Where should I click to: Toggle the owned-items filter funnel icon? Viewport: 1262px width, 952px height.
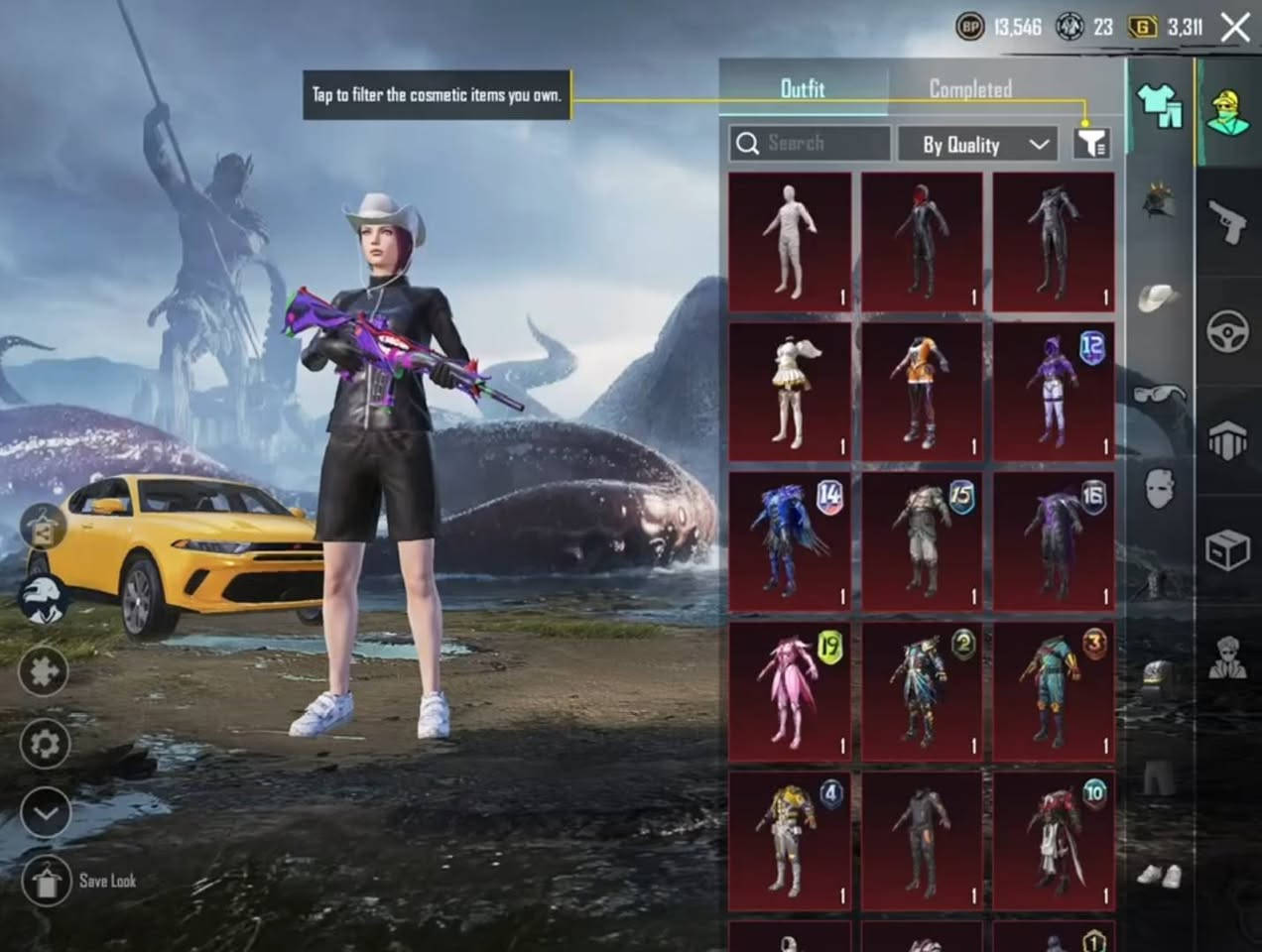[x=1091, y=144]
